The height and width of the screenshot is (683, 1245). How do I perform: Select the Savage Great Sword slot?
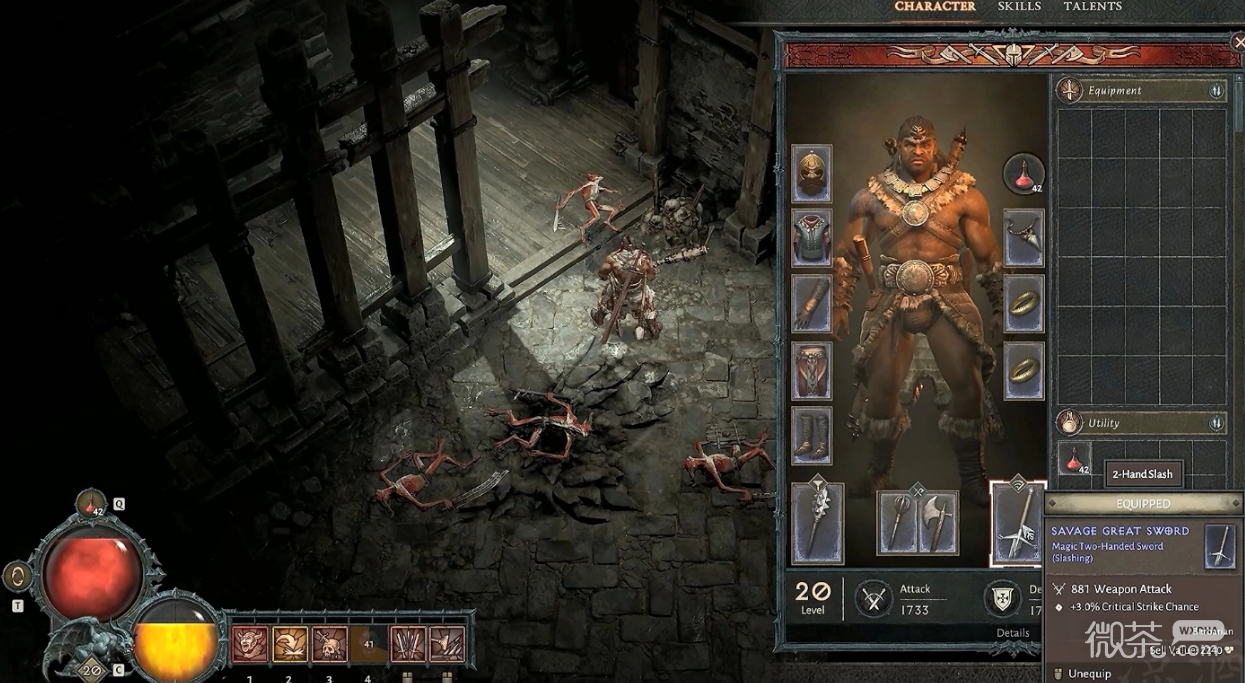(1016, 524)
